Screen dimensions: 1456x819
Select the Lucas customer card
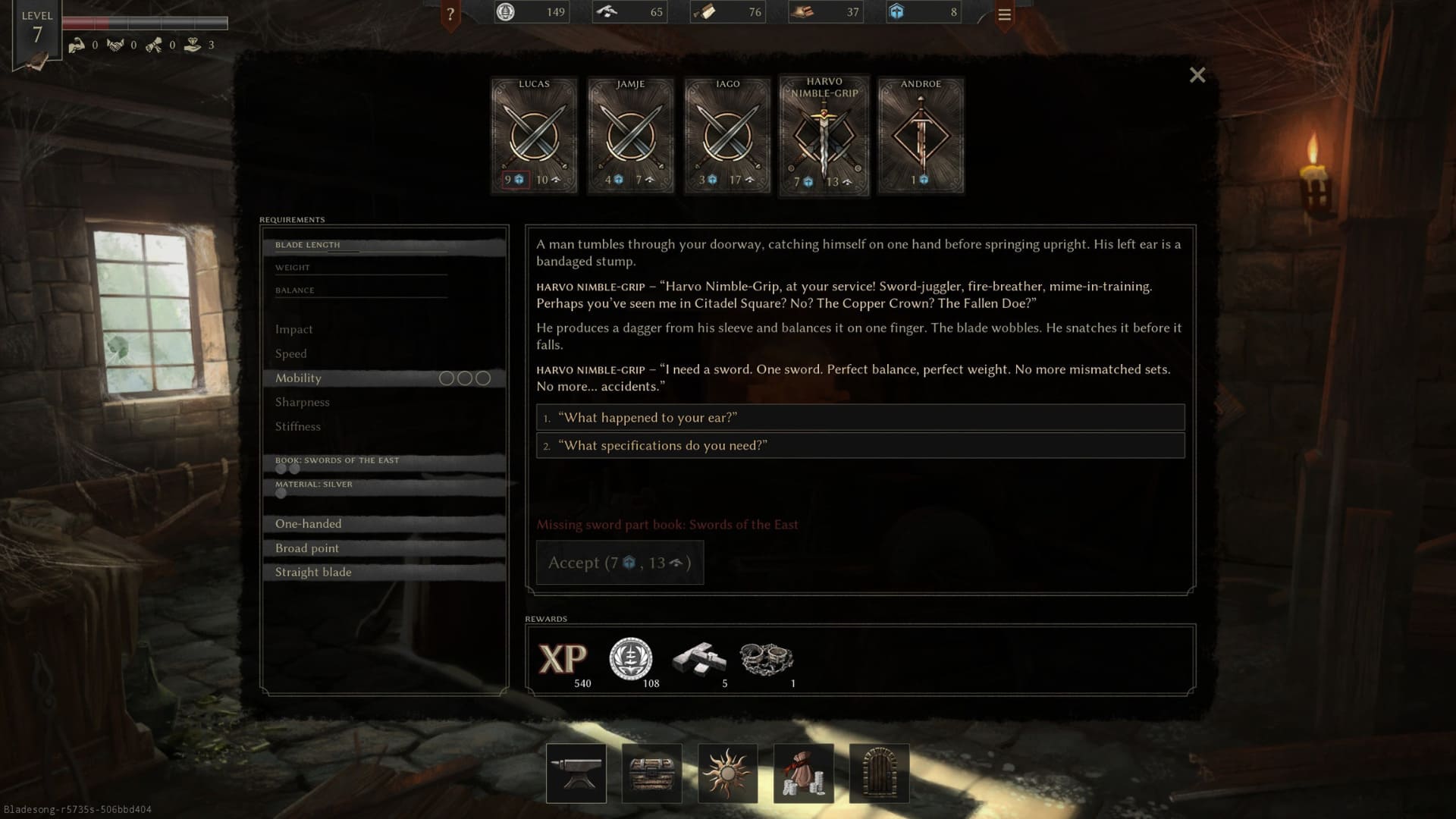pyautogui.click(x=534, y=135)
